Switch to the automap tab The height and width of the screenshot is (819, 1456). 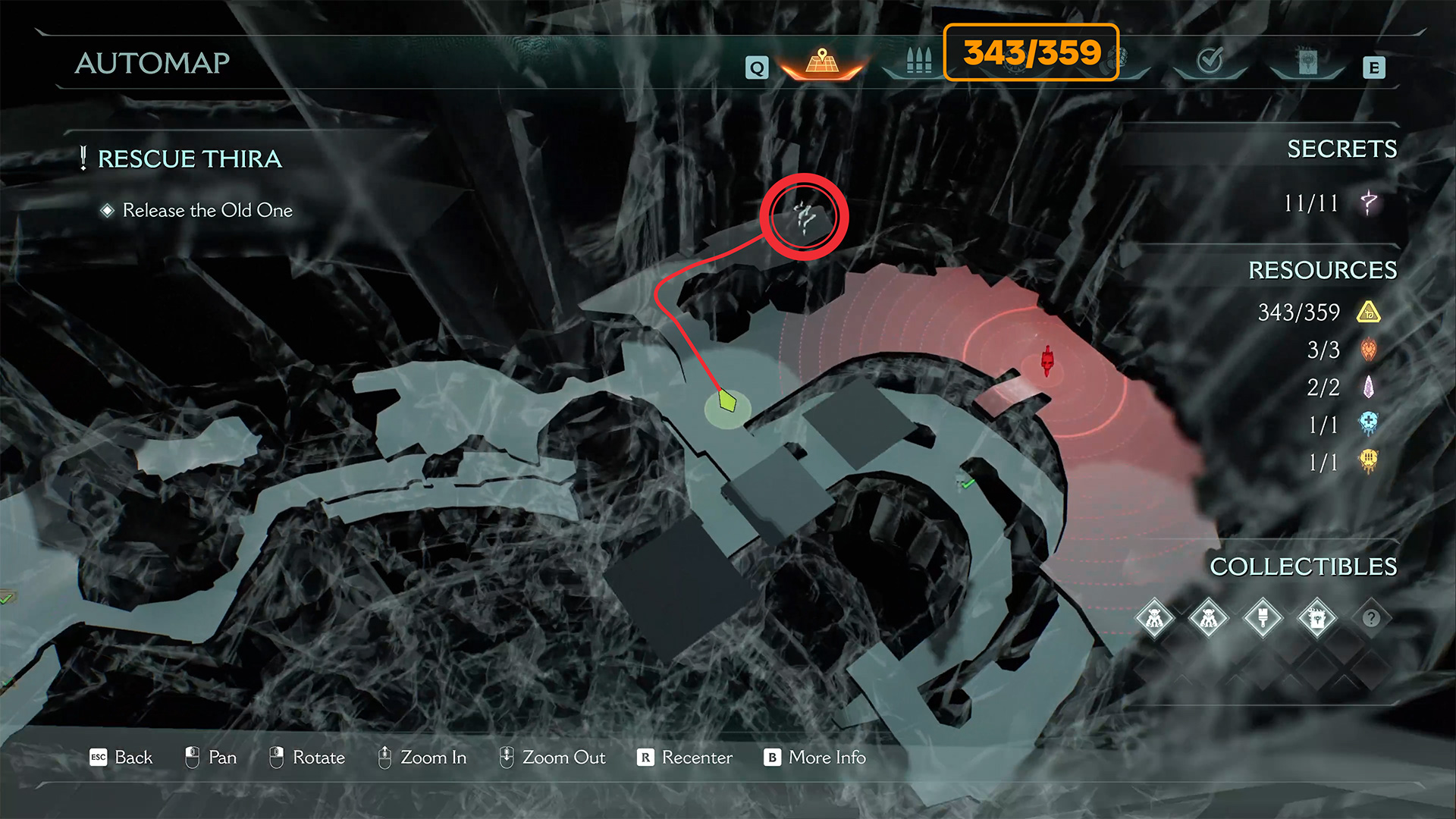click(822, 62)
